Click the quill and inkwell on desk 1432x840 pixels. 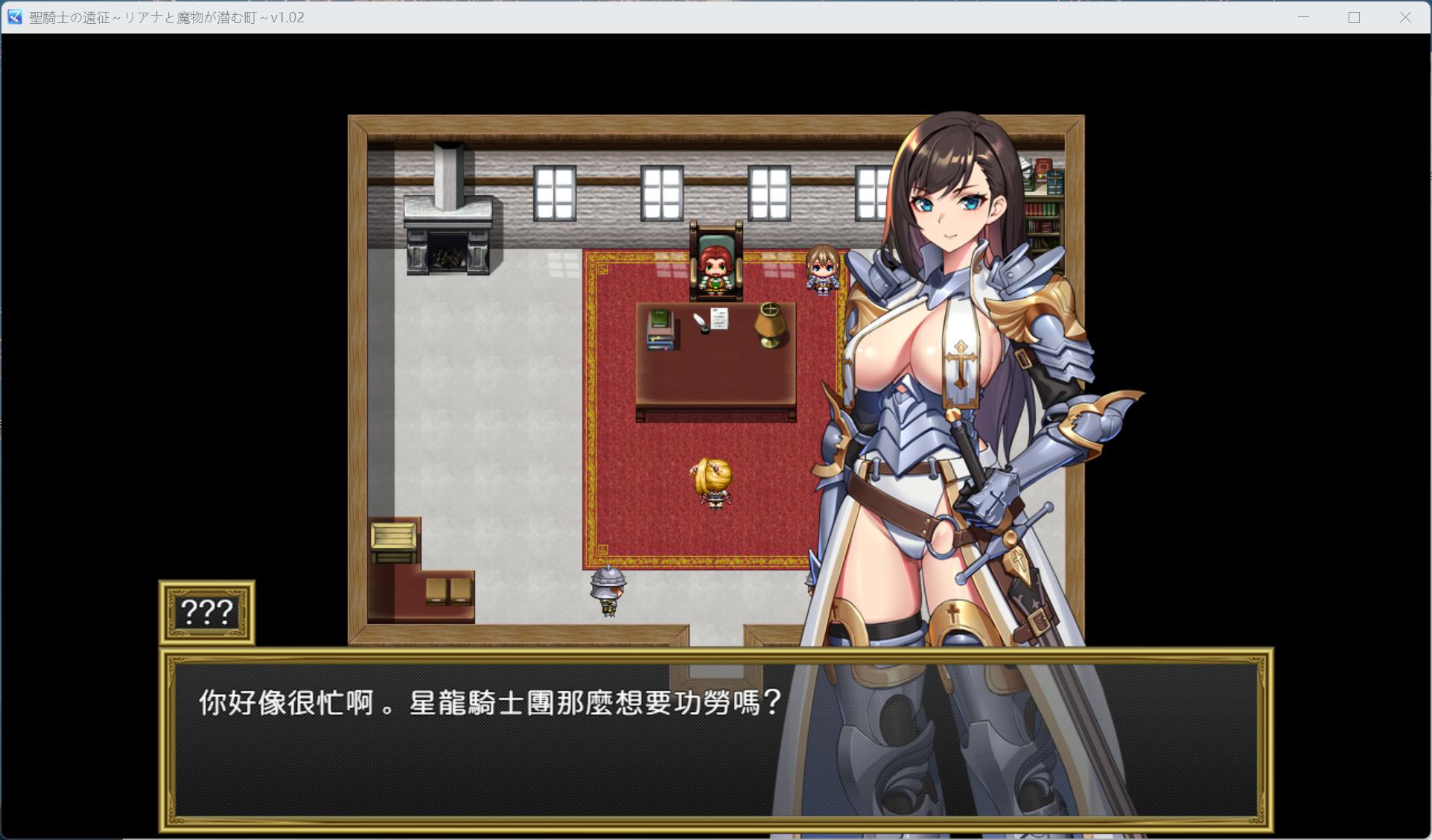coord(699,322)
